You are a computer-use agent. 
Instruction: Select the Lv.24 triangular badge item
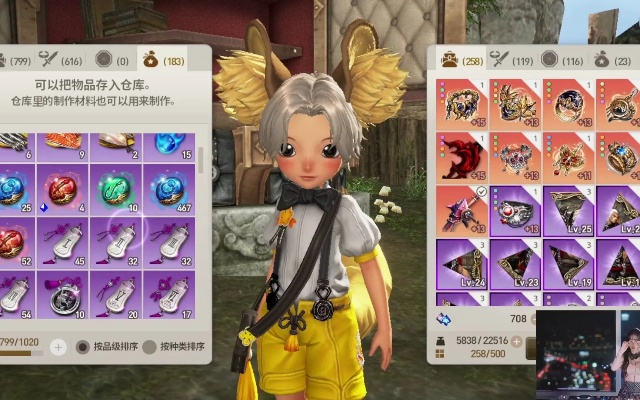point(461,263)
